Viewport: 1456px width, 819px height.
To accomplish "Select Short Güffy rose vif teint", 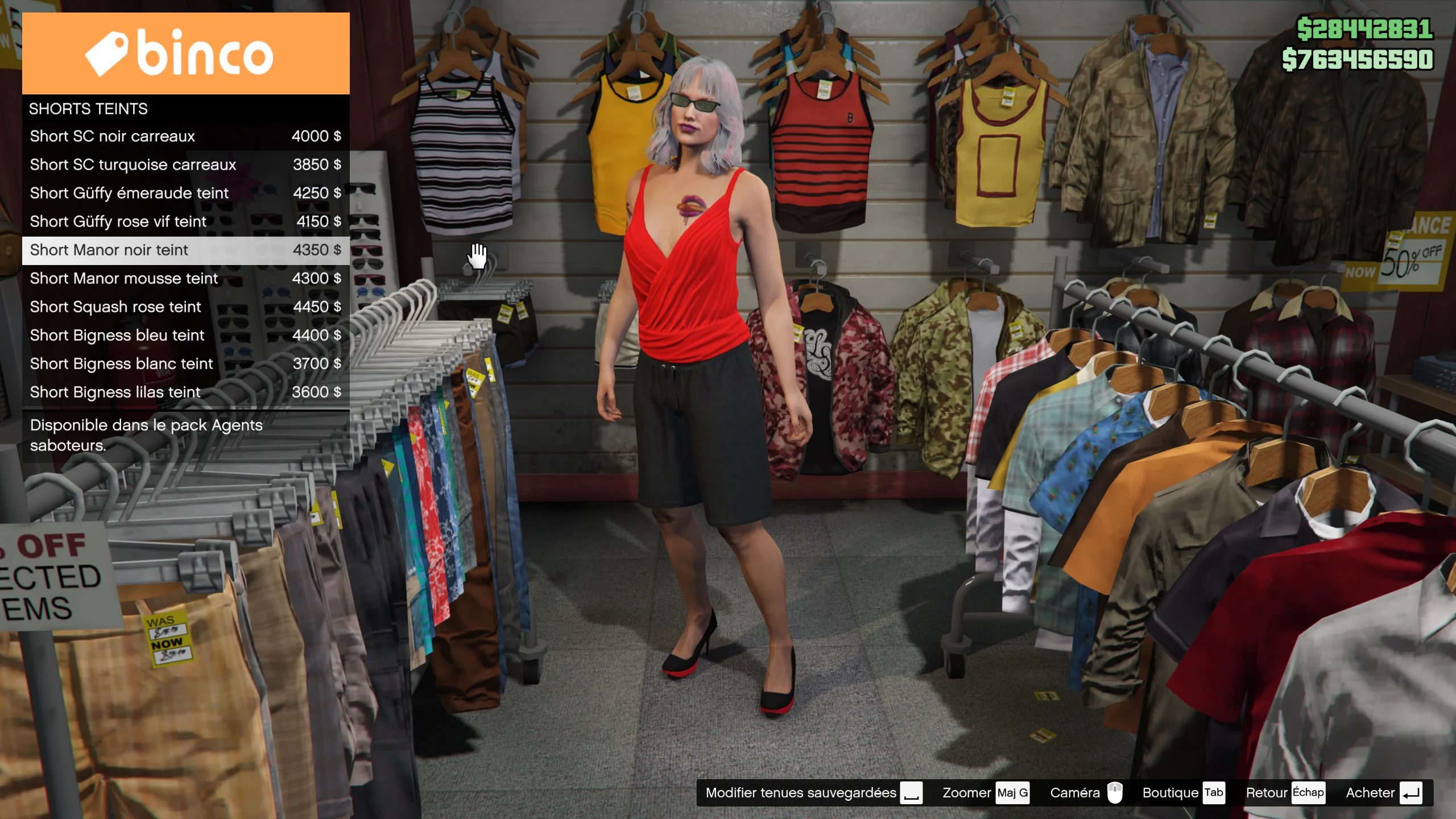I will [x=185, y=222].
